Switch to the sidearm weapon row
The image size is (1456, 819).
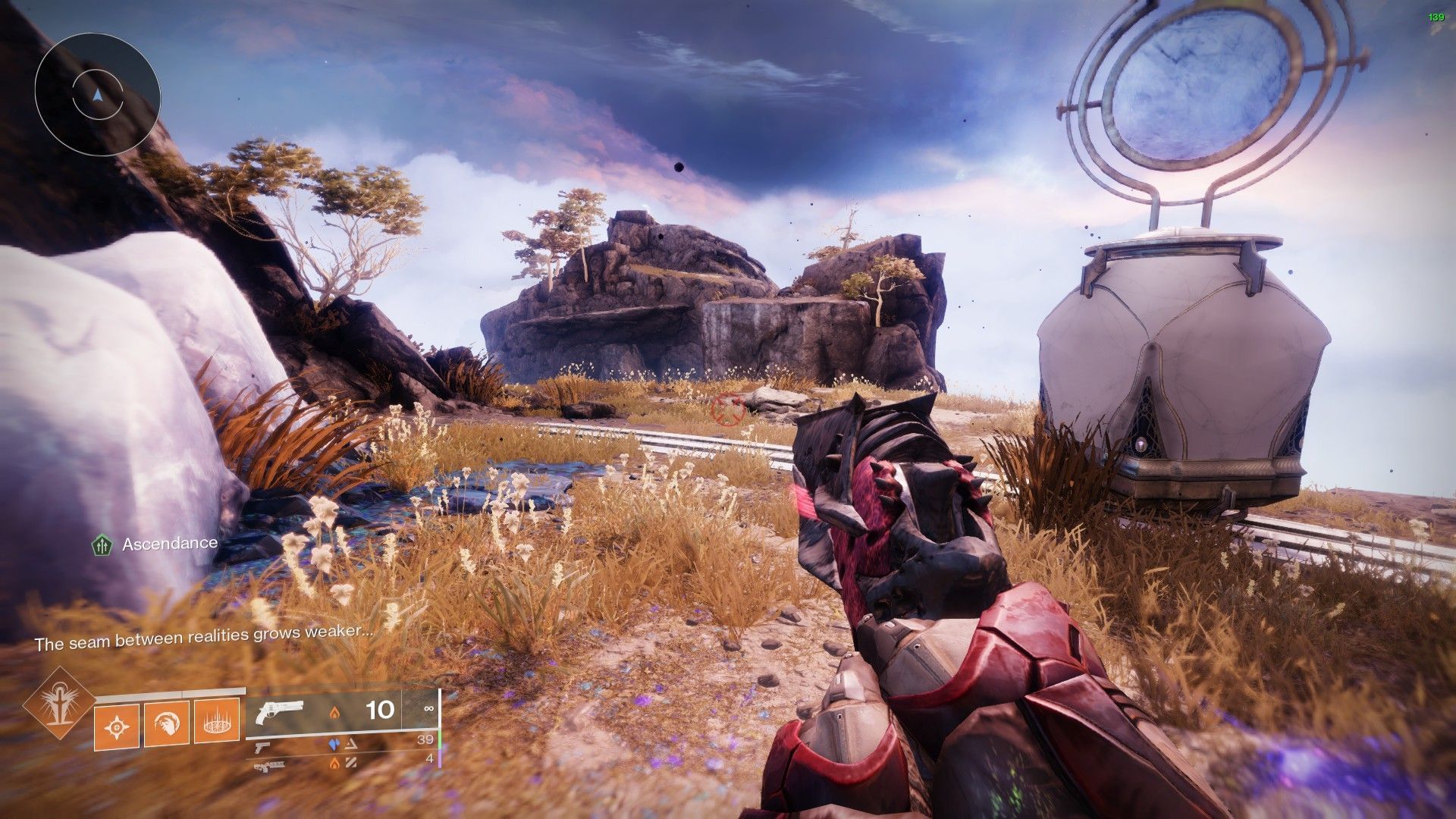(x=263, y=747)
